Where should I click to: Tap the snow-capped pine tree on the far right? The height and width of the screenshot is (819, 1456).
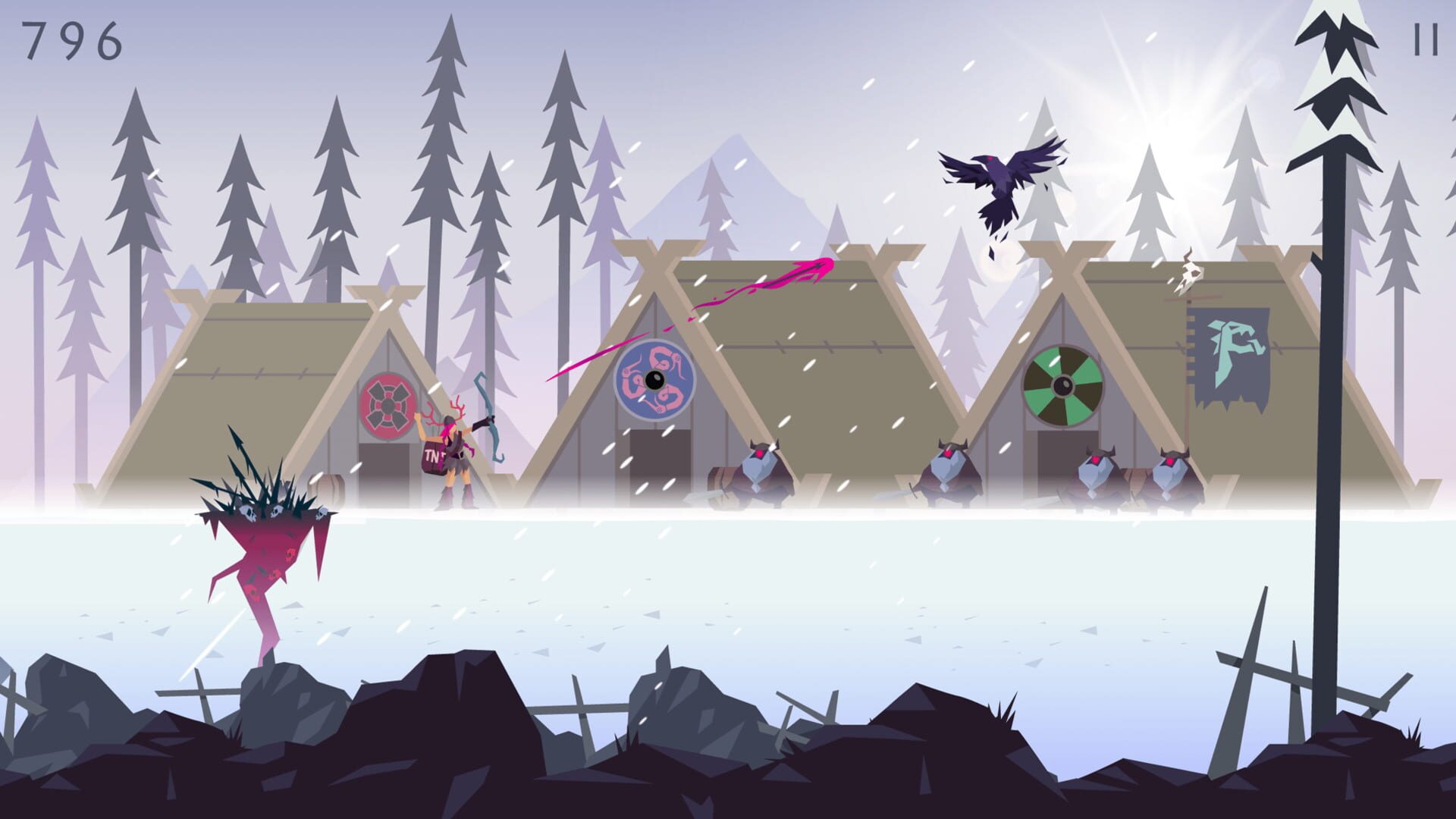click(x=1335, y=99)
